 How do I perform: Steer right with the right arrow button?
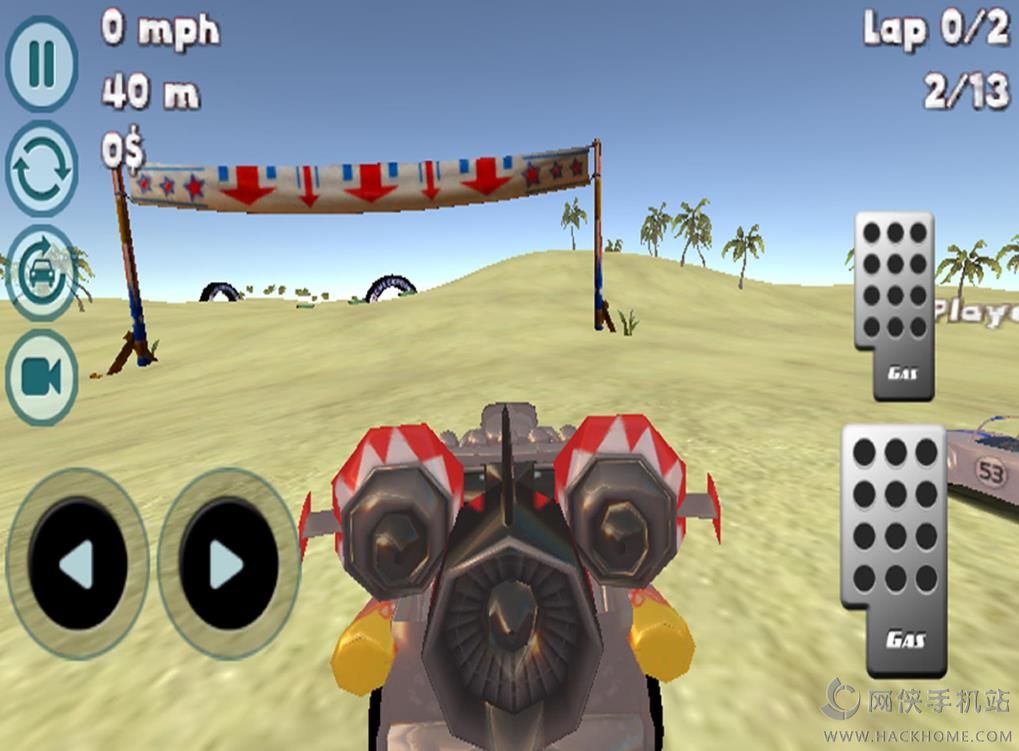(228, 564)
